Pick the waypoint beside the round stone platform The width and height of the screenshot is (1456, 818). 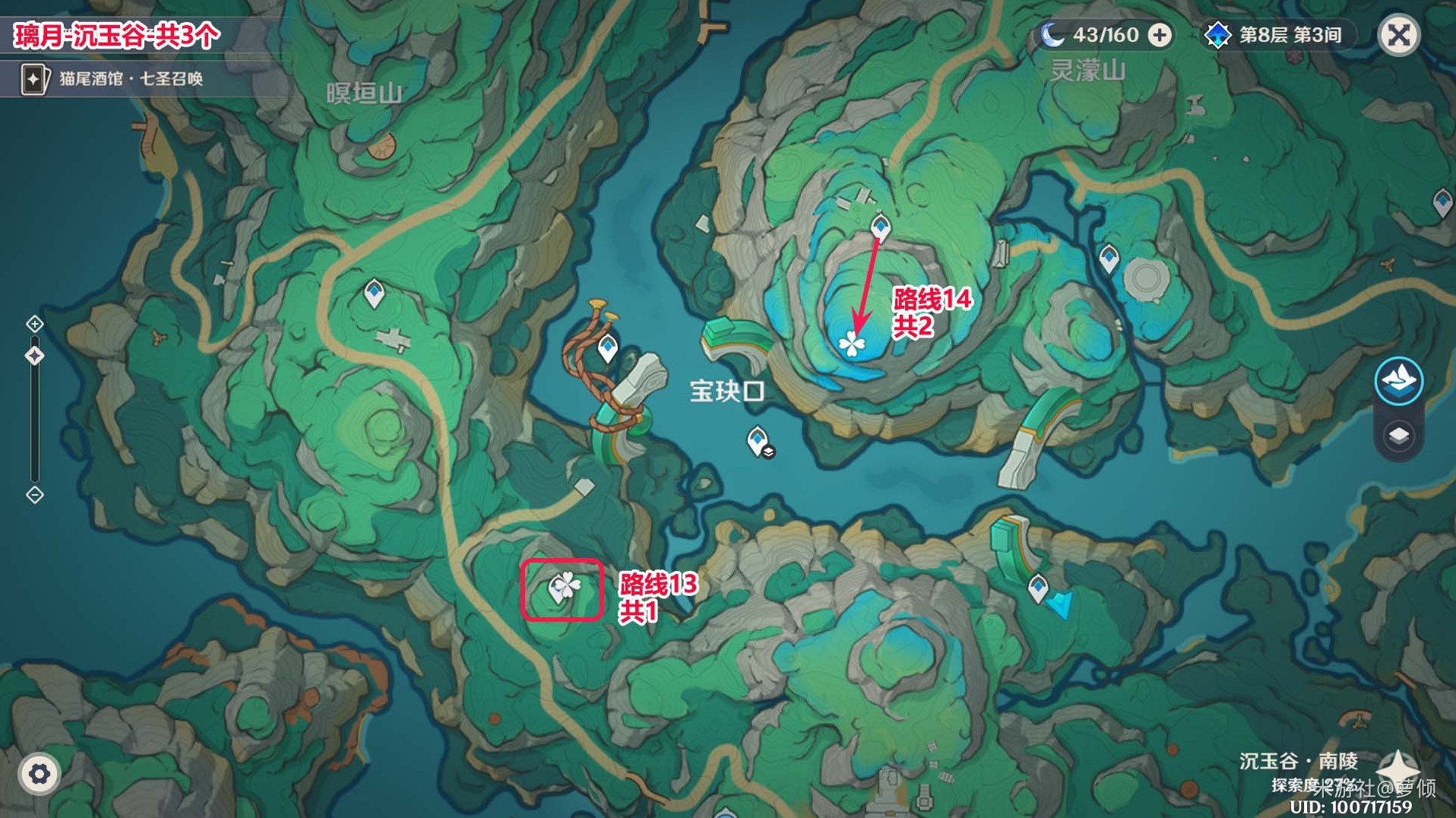coord(1109,256)
